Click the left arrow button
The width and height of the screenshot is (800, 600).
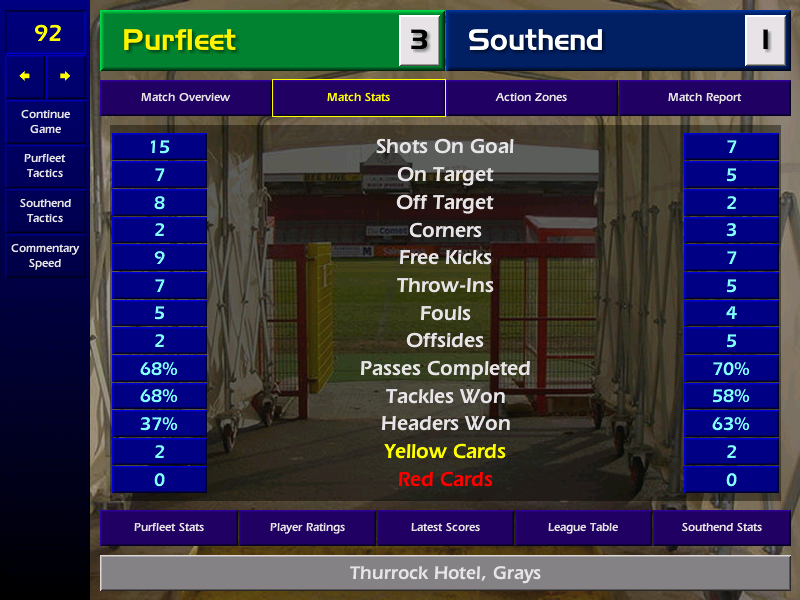[x=25, y=76]
